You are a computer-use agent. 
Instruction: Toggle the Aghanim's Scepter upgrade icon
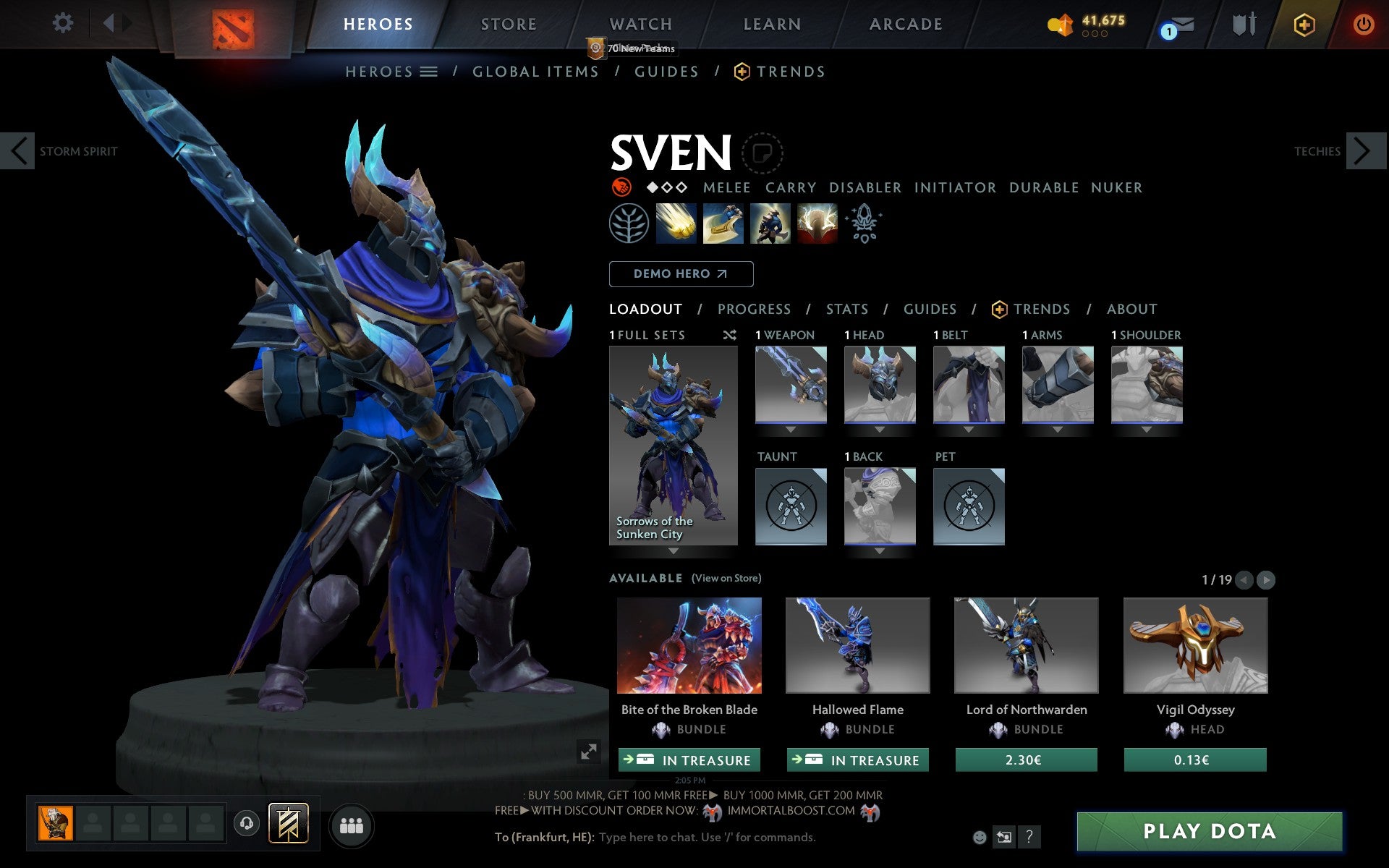(864, 224)
